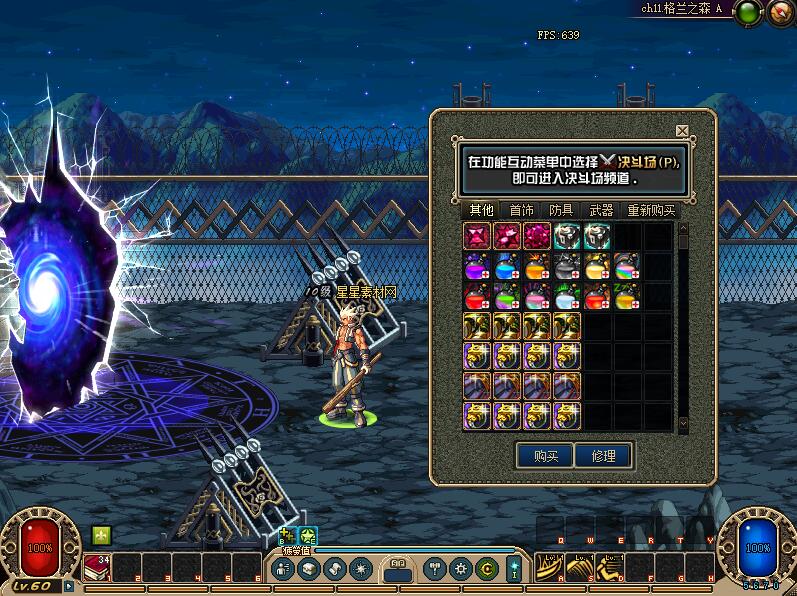Choose the rainbow potion shop item
797x596 pixels.
[627, 267]
